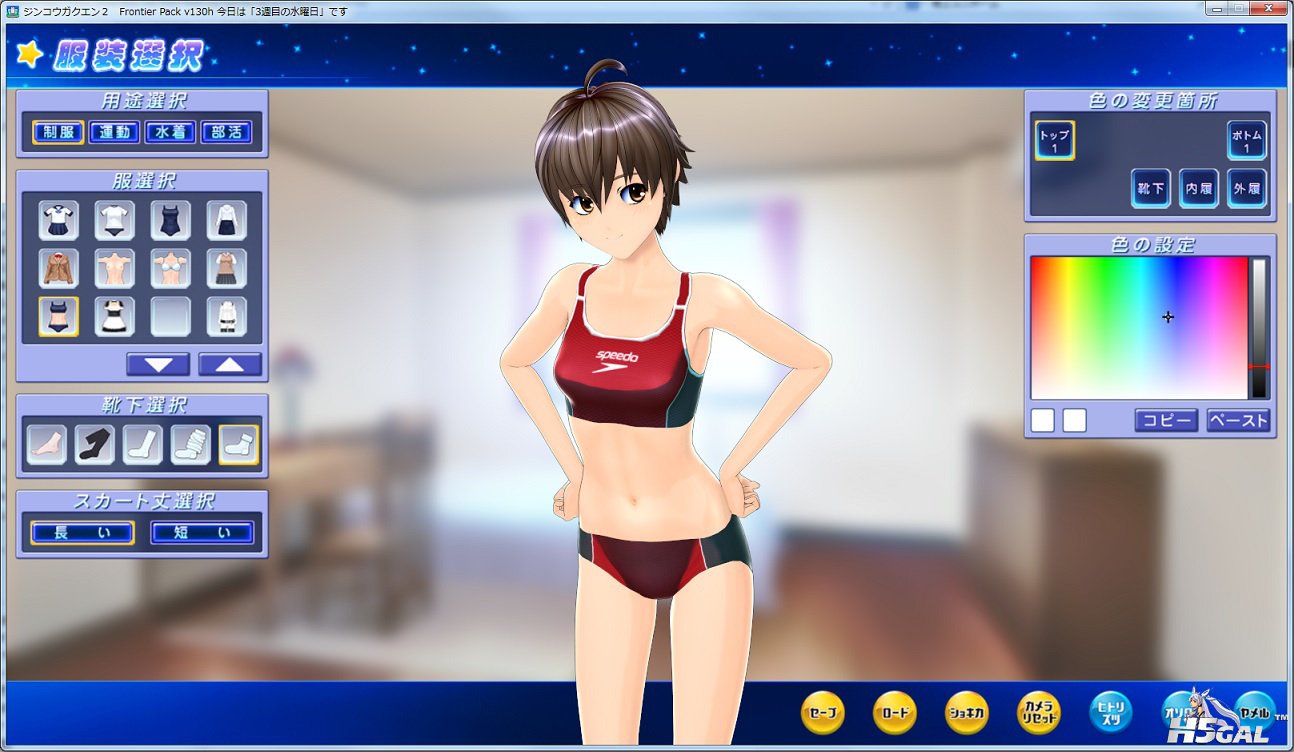The width and height of the screenshot is (1294, 752).
Task: Open the 部活 club outfit category
Action: [226, 132]
